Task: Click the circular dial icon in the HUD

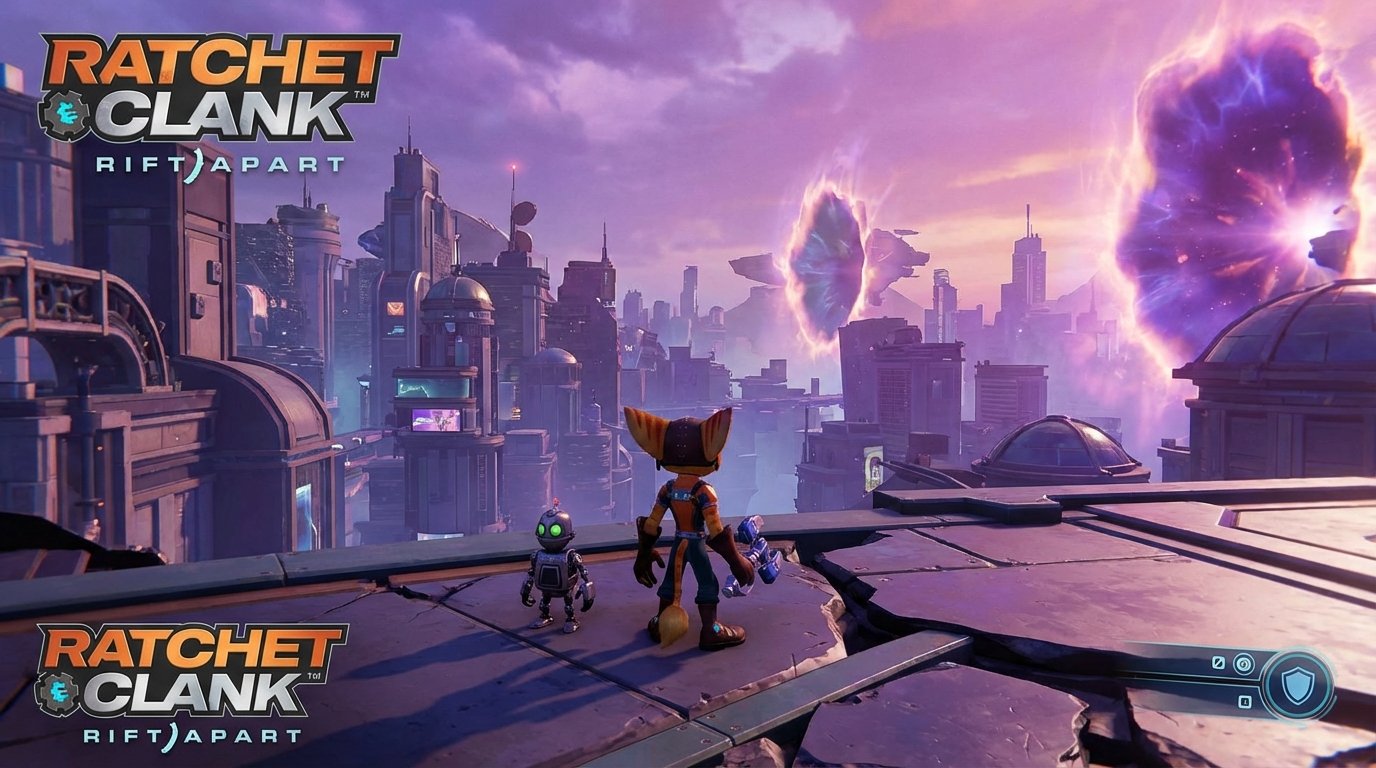Action: point(1244,663)
